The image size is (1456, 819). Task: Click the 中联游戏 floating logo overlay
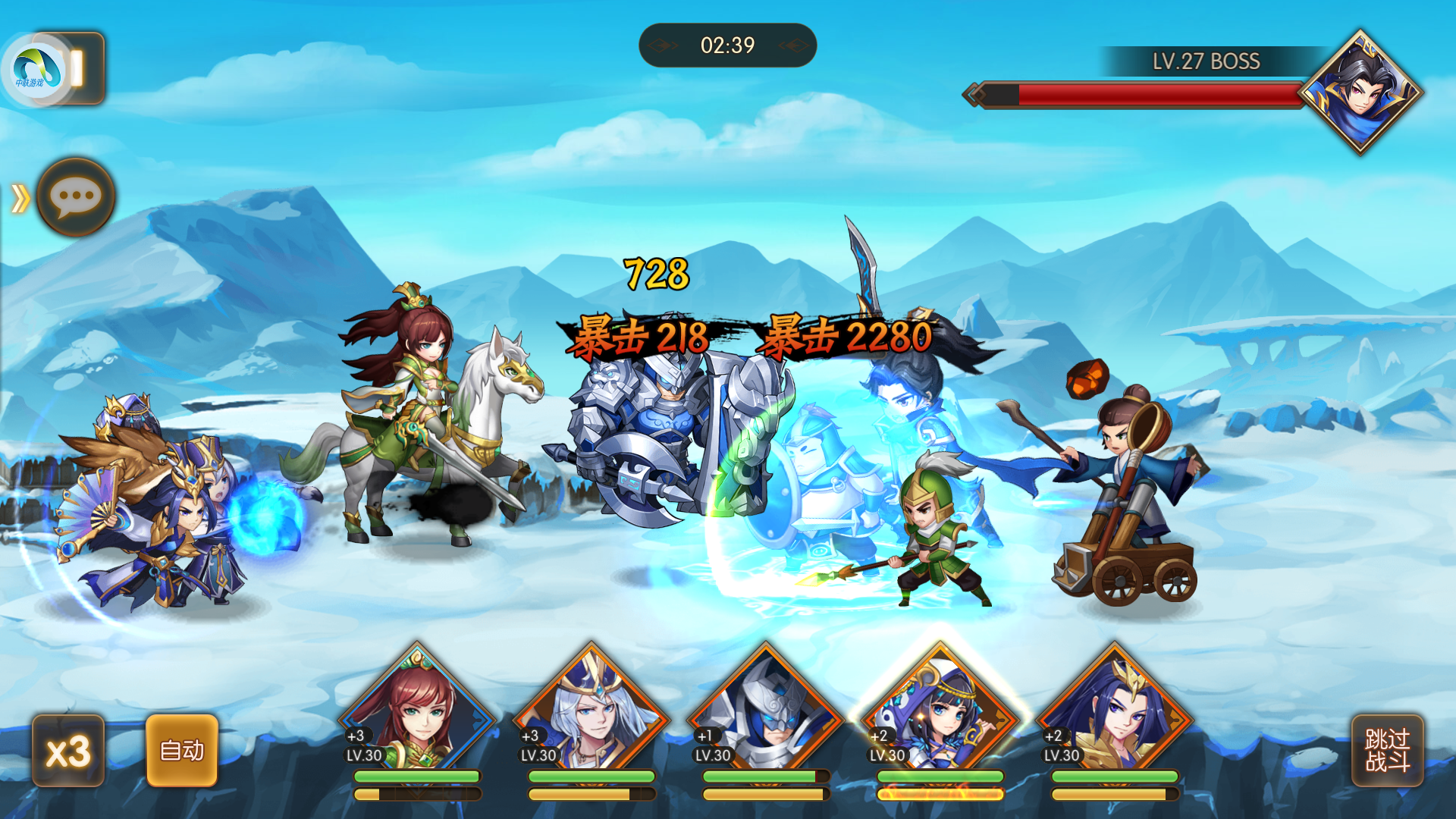[x=35, y=70]
